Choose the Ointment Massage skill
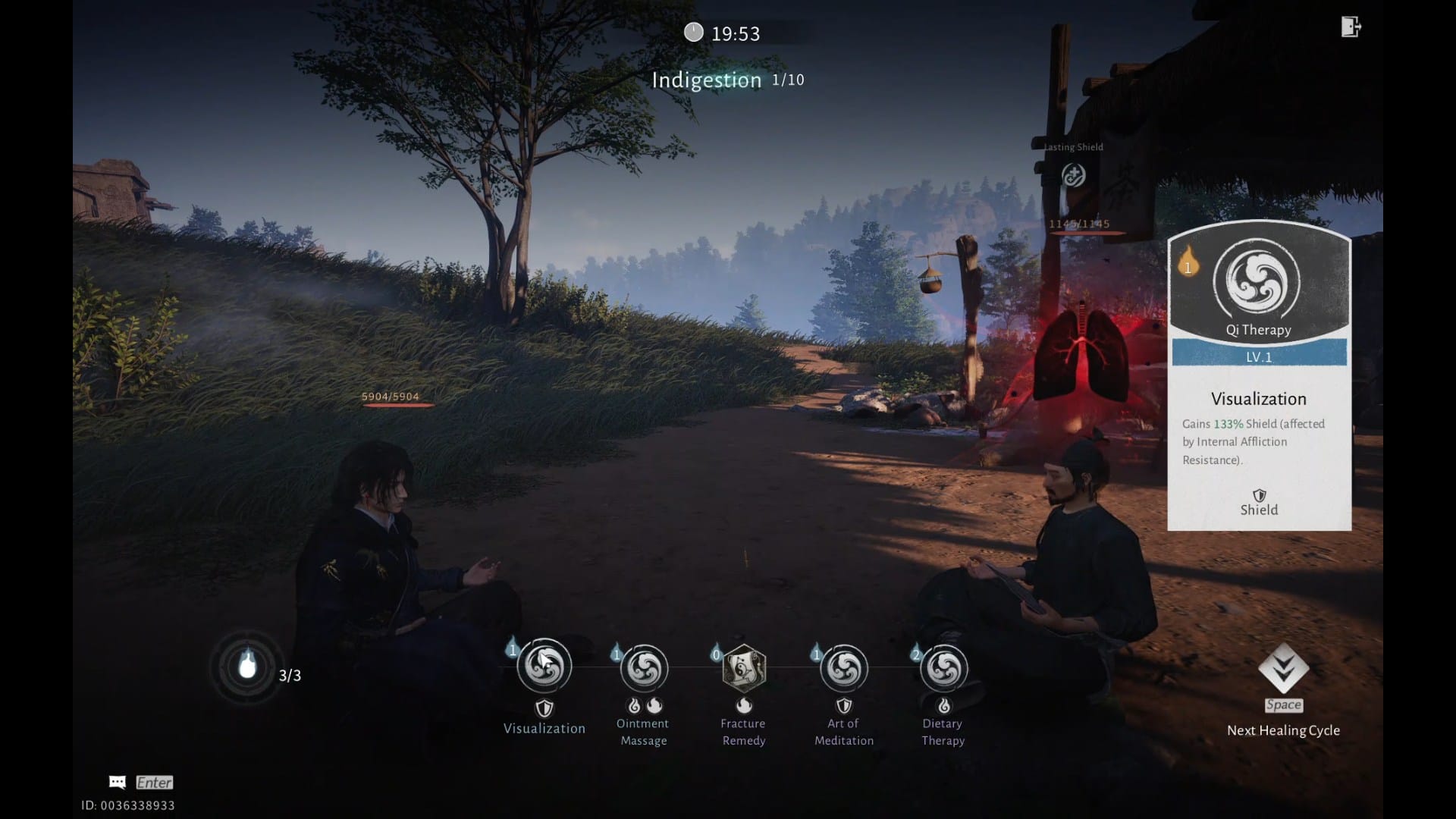This screenshot has height=819, width=1456. click(x=644, y=669)
